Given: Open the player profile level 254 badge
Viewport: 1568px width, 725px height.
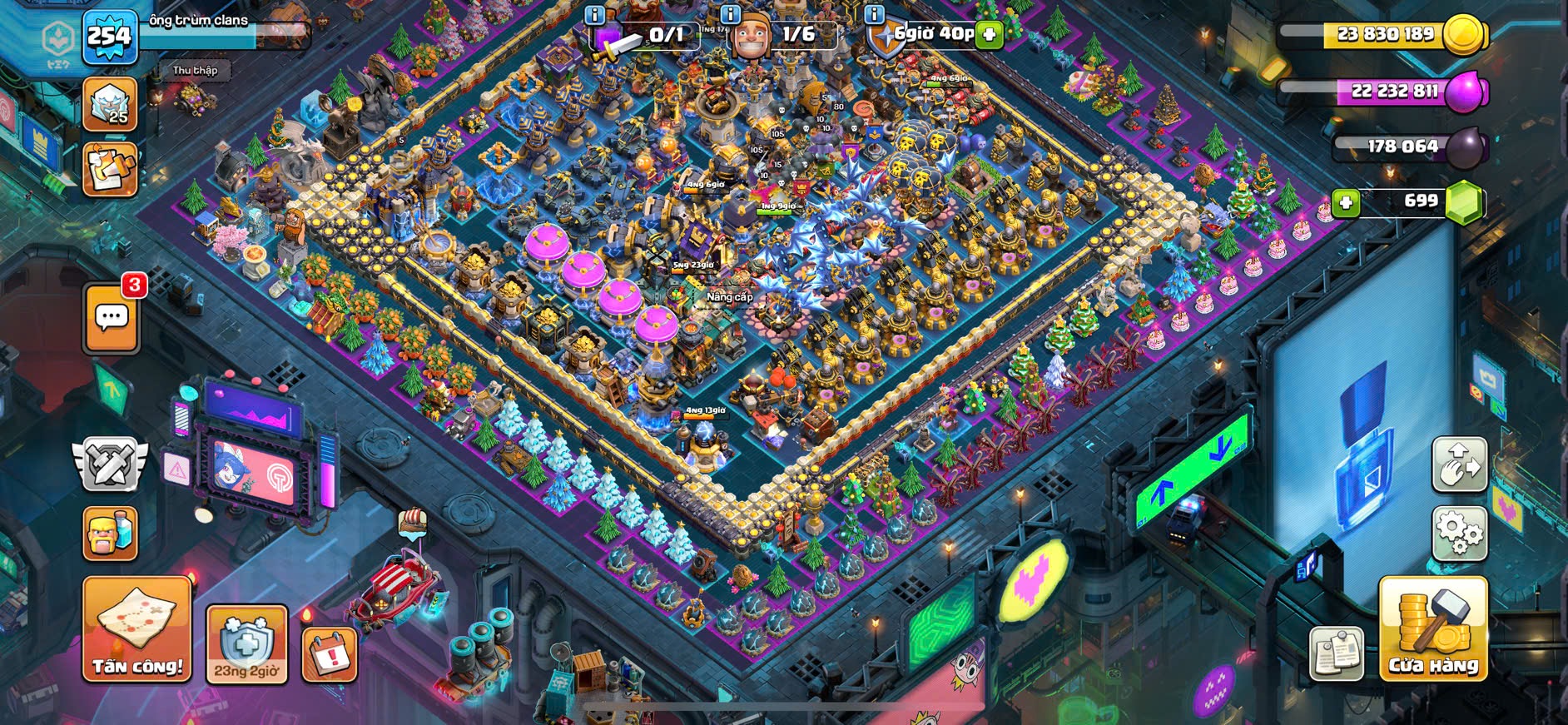Looking at the screenshot, I should tap(110, 37).
